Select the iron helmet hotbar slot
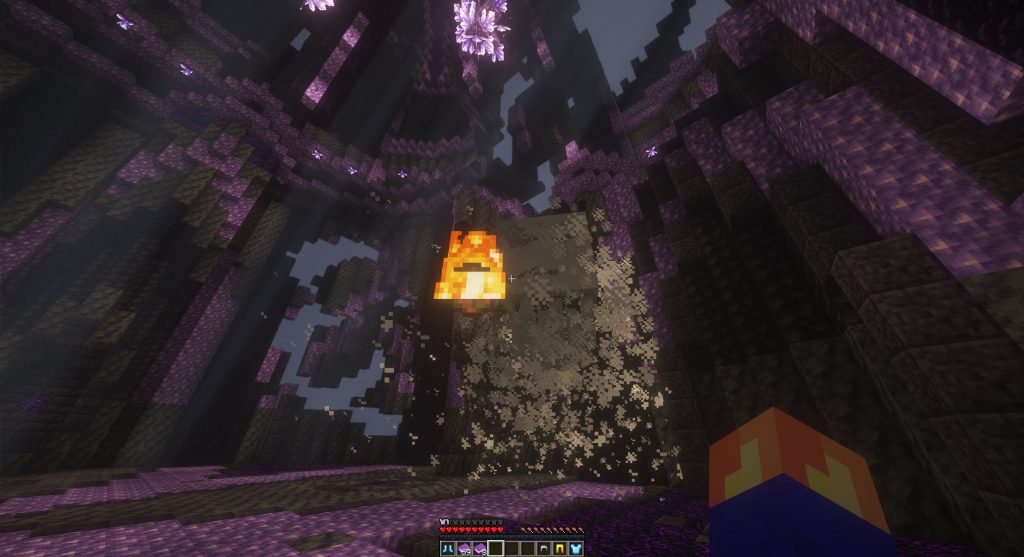Screen dimensions: 1024x557 pyautogui.click(x=543, y=548)
